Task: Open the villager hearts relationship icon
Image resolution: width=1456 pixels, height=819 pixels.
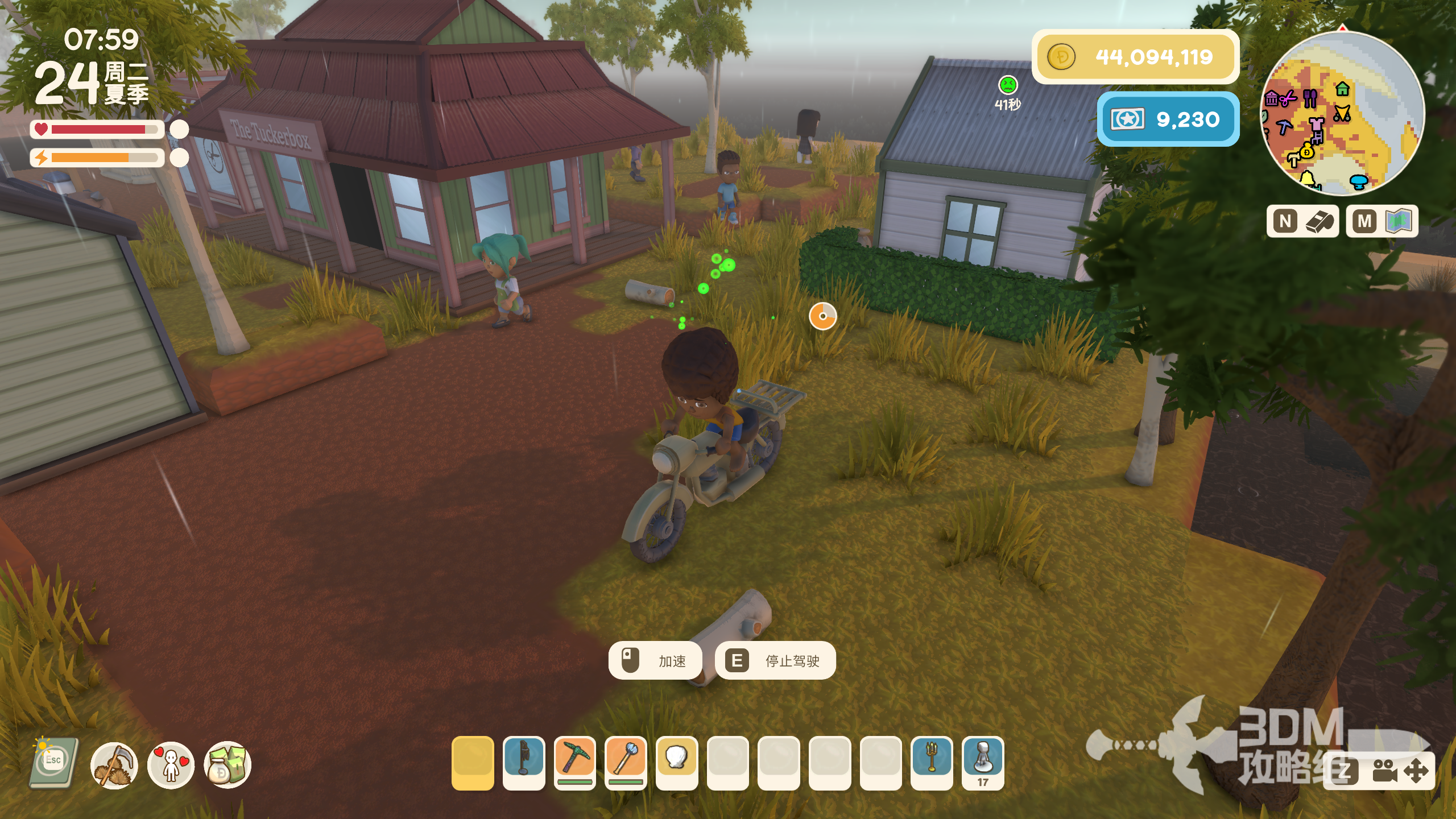Action: pyautogui.click(x=171, y=765)
